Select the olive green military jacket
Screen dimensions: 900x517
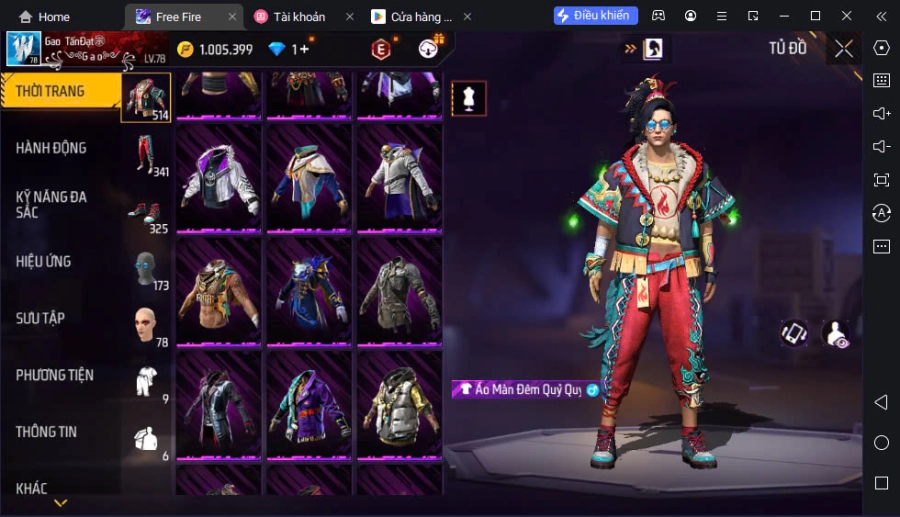click(x=398, y=292)
